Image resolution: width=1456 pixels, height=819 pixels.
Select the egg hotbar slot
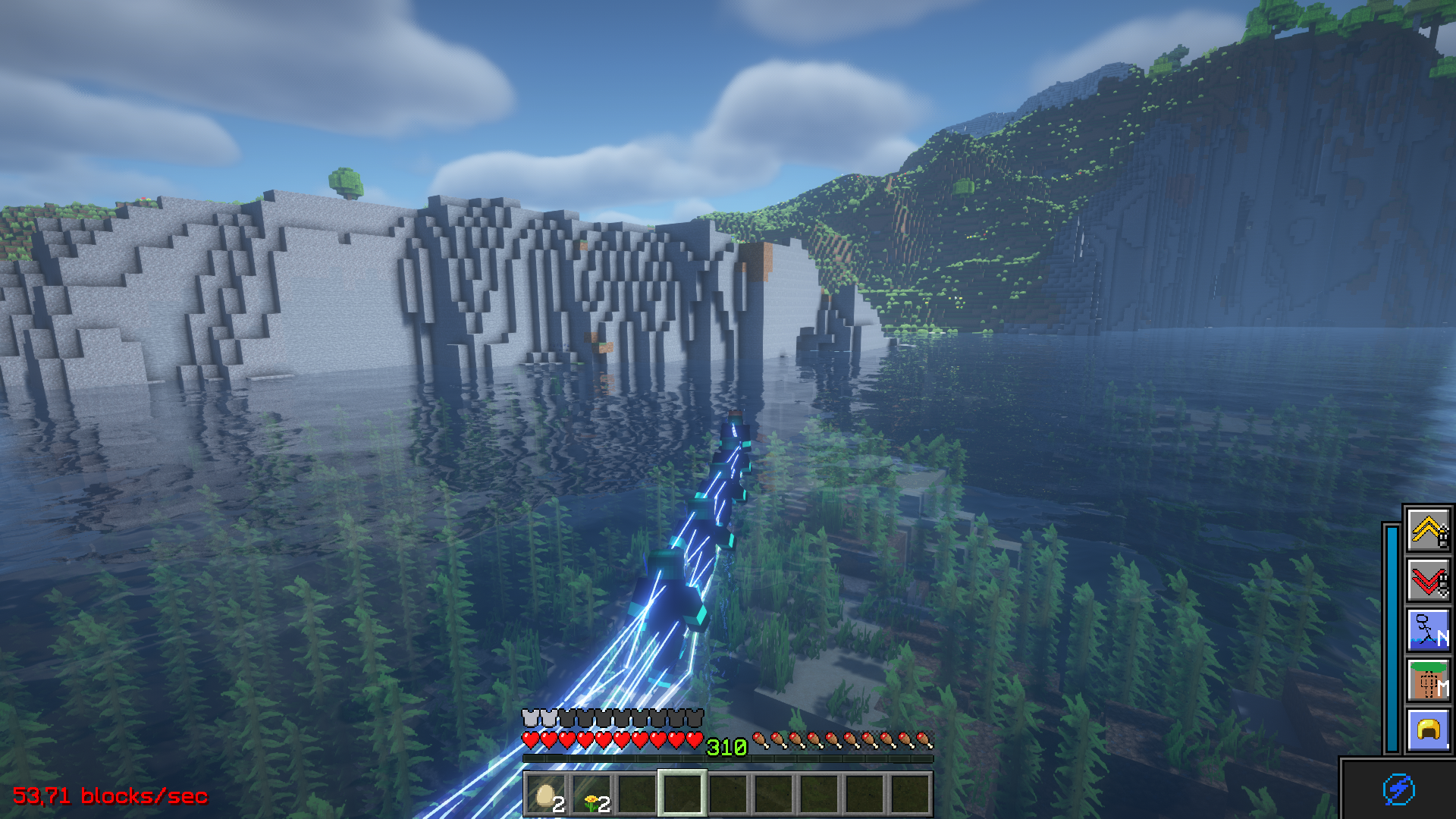pyautogui.click(x=546, y=794)
